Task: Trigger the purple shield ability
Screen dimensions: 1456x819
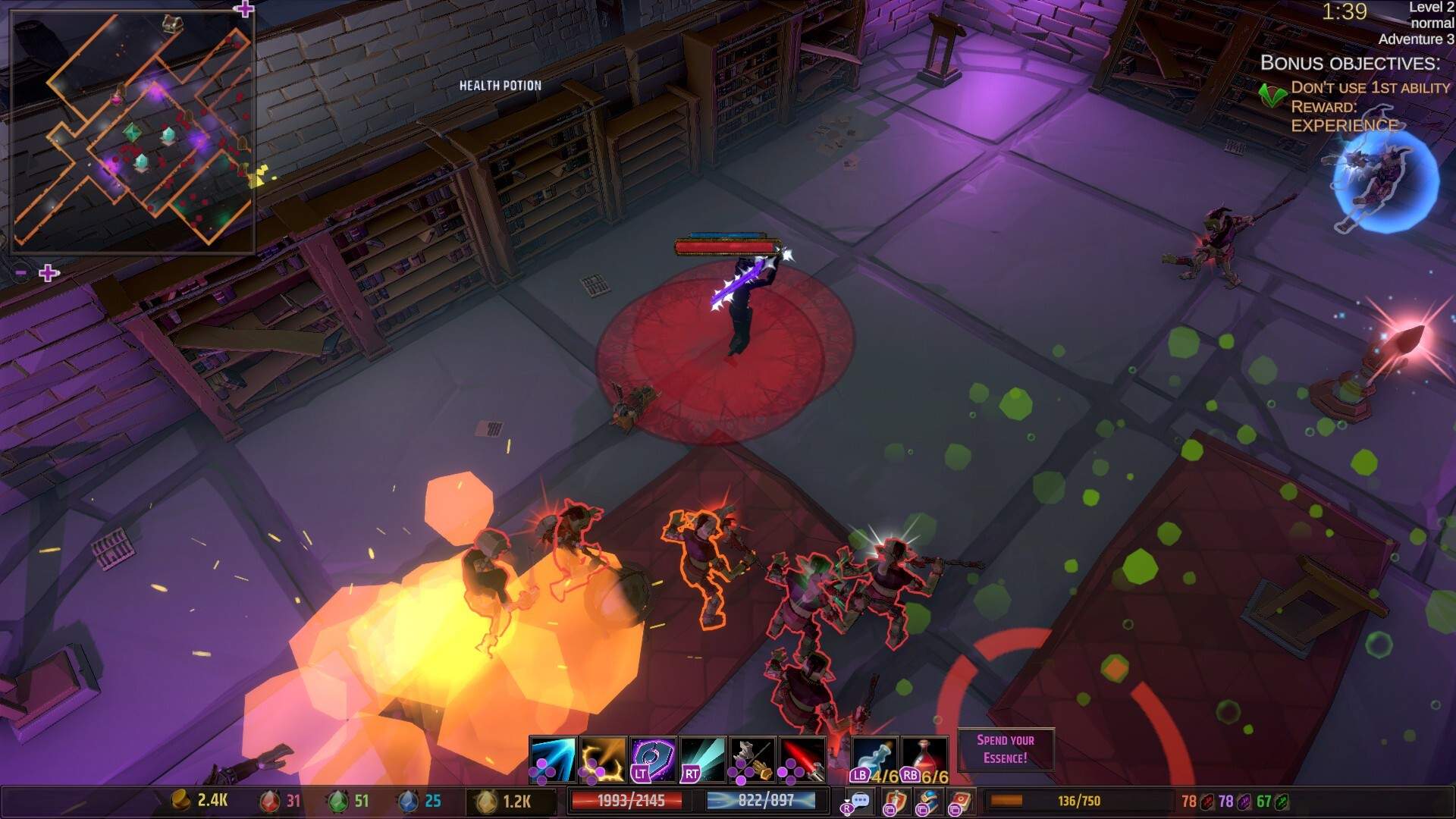Action: 653,758
